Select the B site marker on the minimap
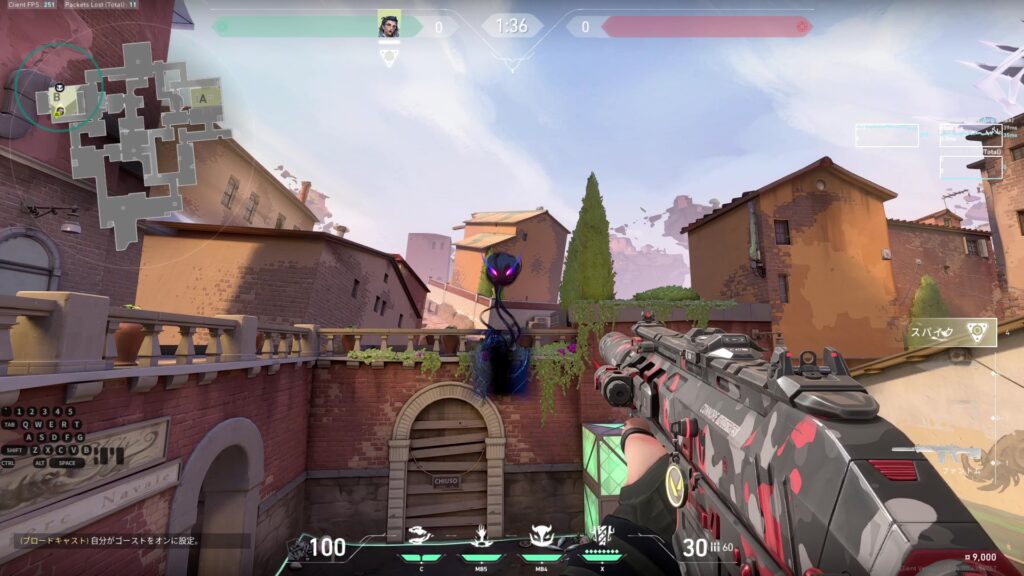This screenshot has height=576, width=1024. 59,100
